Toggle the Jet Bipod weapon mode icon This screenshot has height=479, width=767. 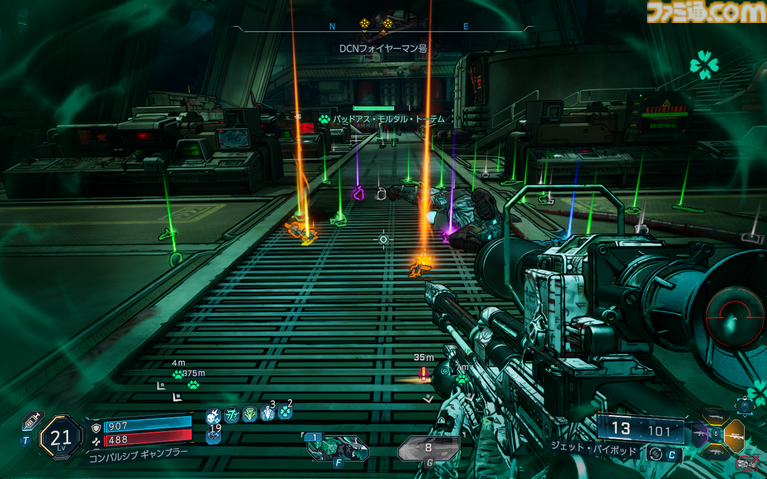point(655,453)
